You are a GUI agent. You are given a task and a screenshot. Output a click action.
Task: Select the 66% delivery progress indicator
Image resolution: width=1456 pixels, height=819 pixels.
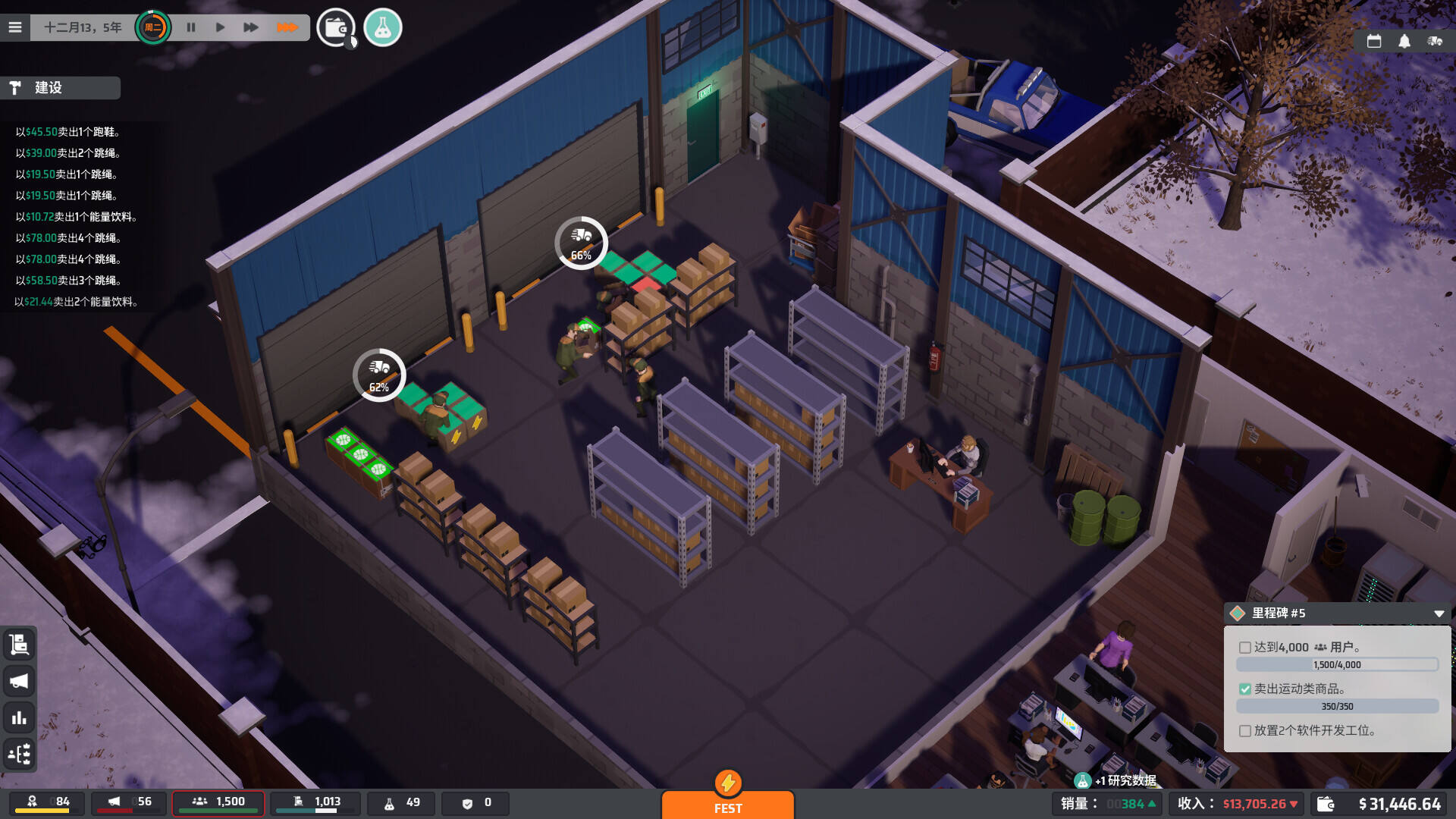coord(581,243)
